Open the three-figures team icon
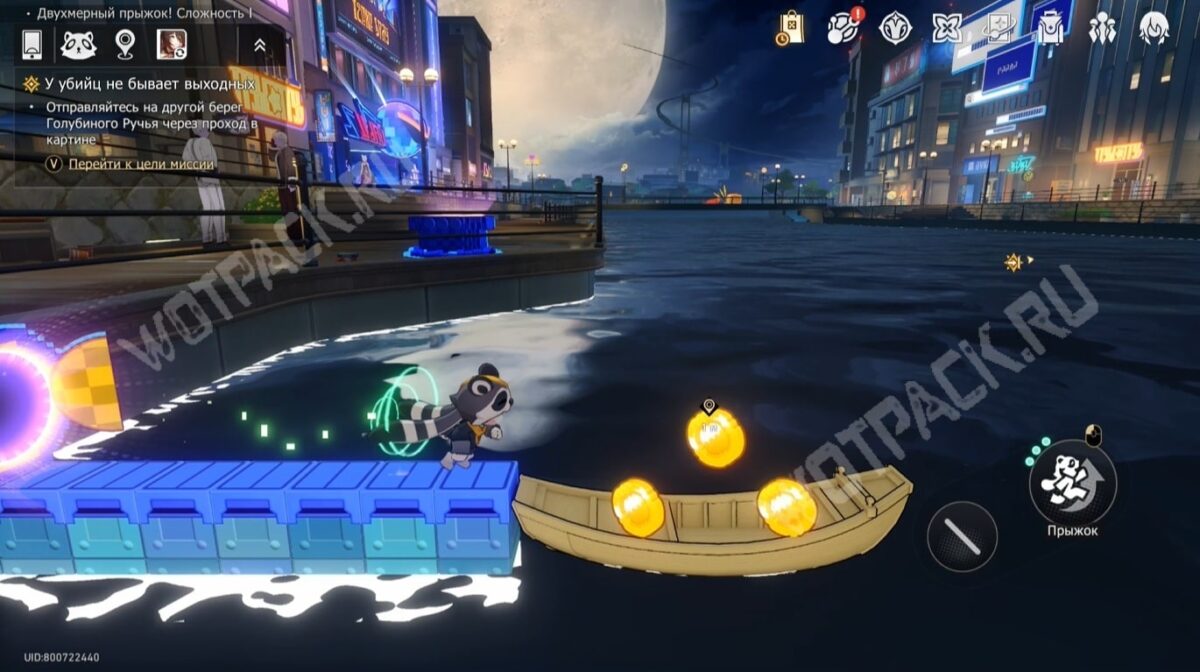Image resolution: width=1200 pixels, height=672 pixels. click(x=1102, y=28)
